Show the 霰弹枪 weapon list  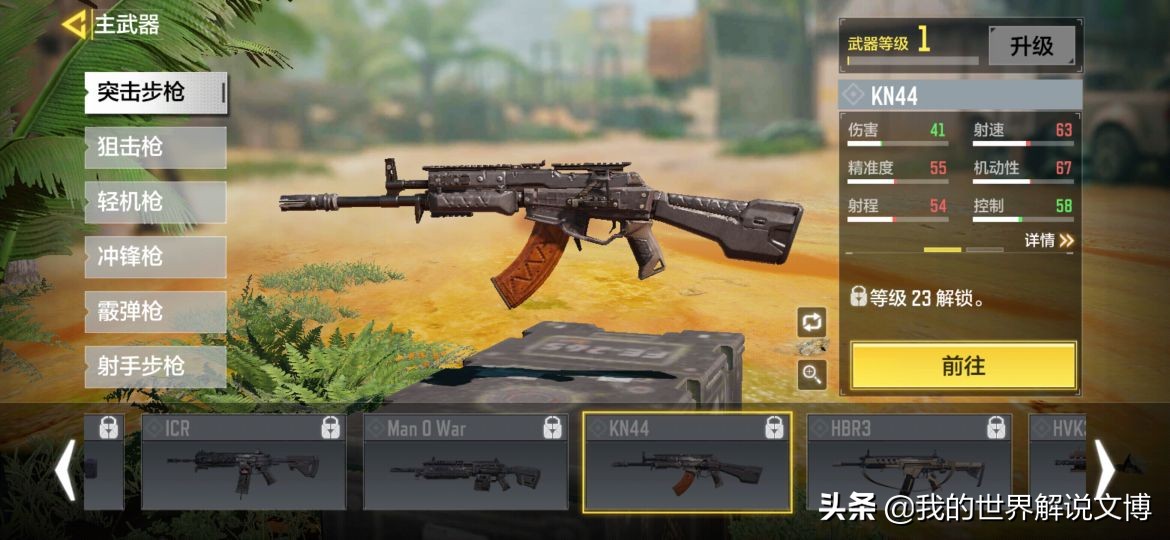click(154, 312)
